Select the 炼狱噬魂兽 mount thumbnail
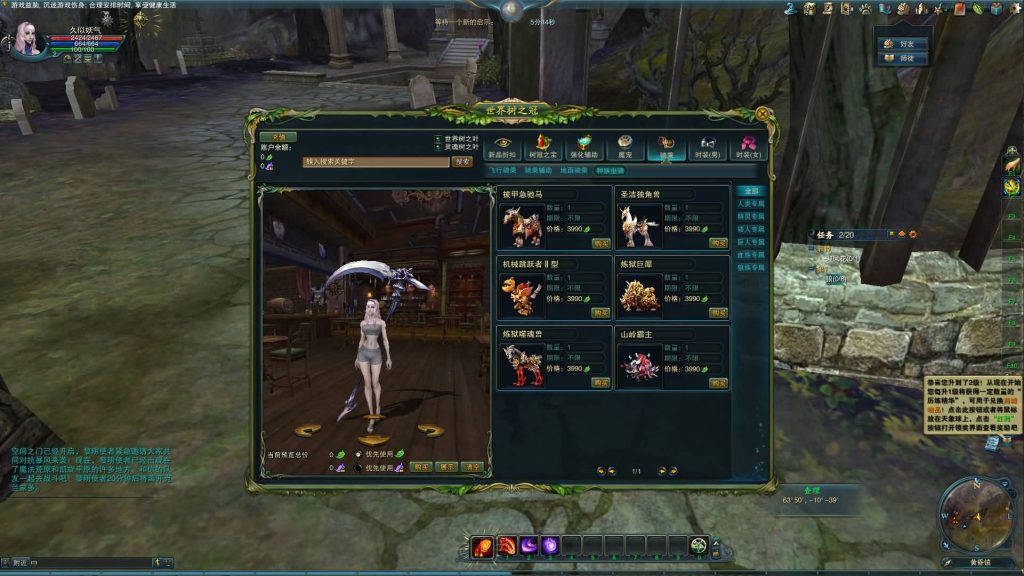 (520, 366)
